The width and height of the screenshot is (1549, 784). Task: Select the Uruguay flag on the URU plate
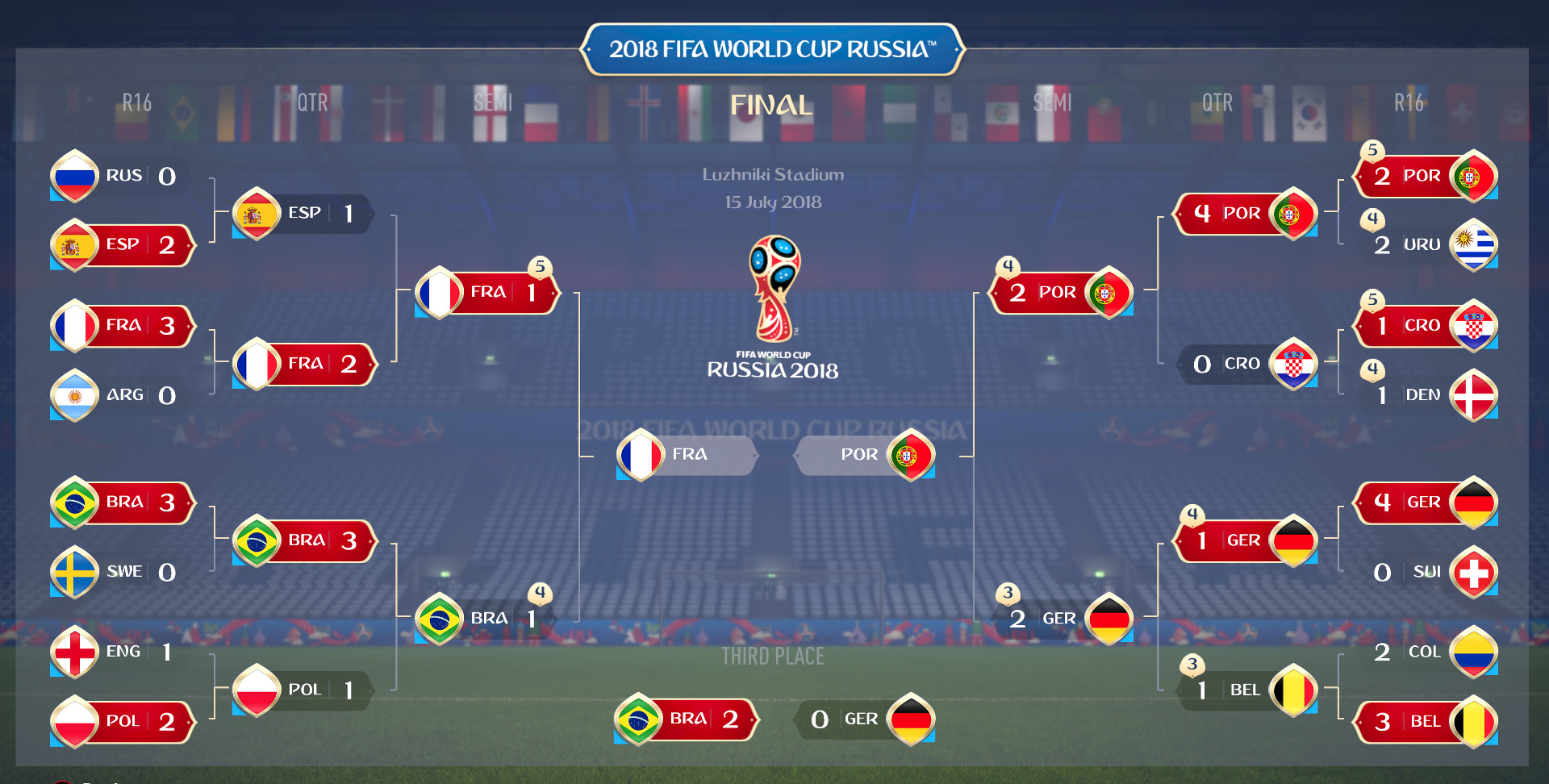[x=1475, y=245]
